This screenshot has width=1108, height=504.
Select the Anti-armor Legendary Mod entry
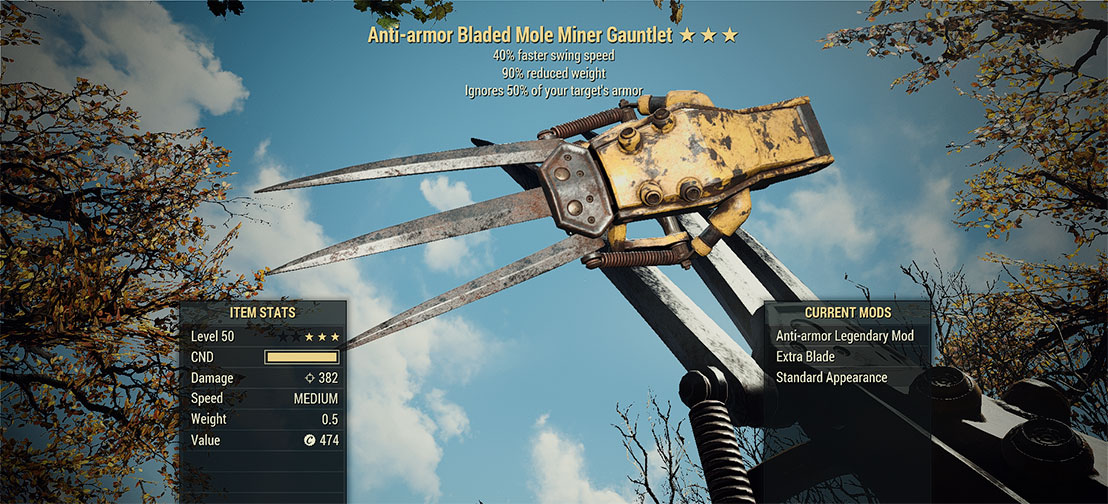(846, 336)
